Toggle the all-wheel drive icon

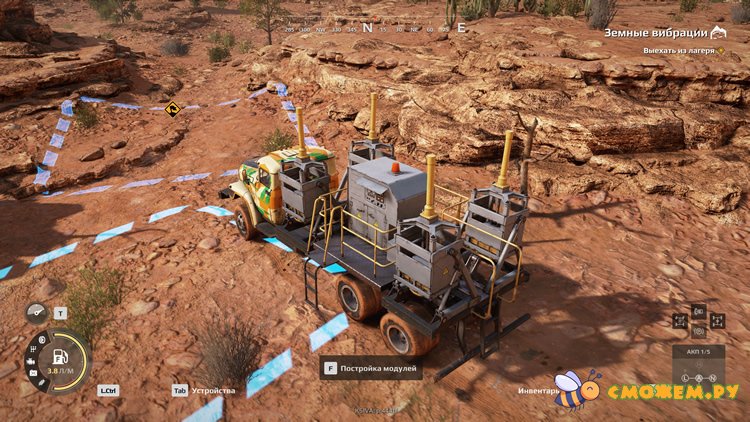click(x=680, y=322)
